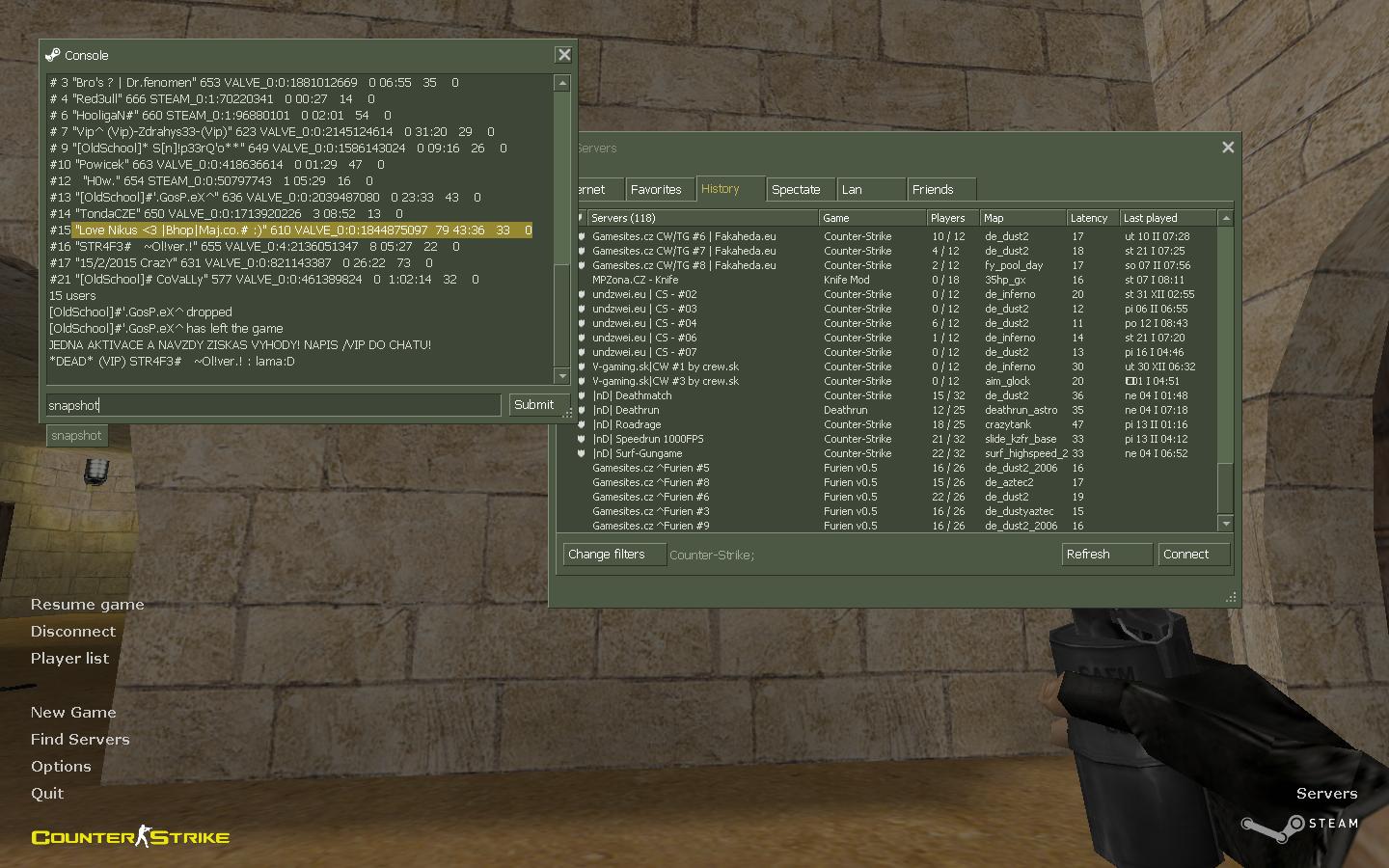
Task: Show the Friends tab
Action: coord(933,190)
